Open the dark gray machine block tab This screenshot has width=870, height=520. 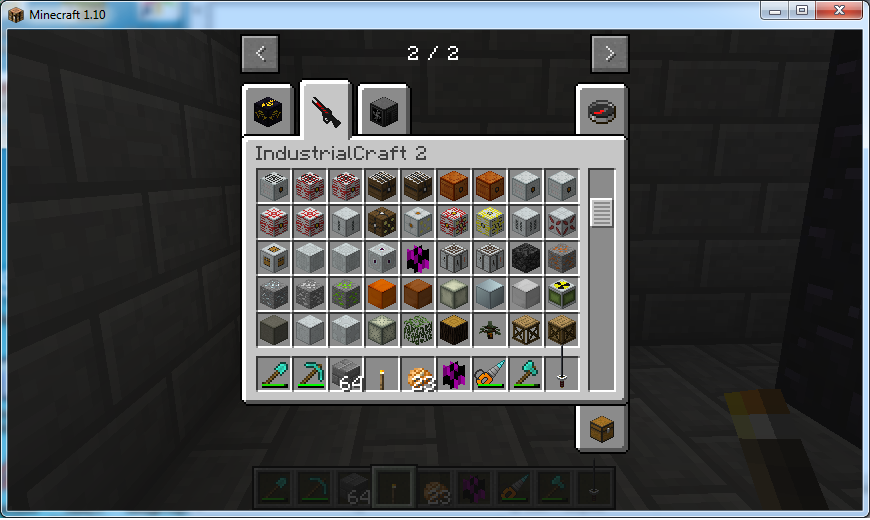(x=381, y=110)
